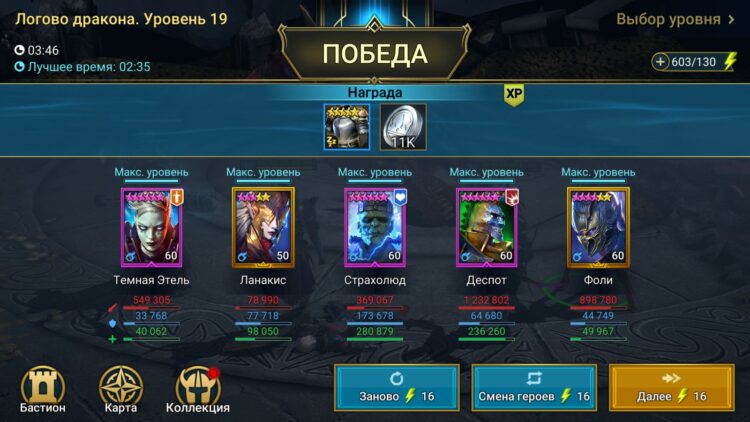Inspect the armor artifact reward
Image resolution: width=750 pixels, height=422 pixels.
coord(347,127)
